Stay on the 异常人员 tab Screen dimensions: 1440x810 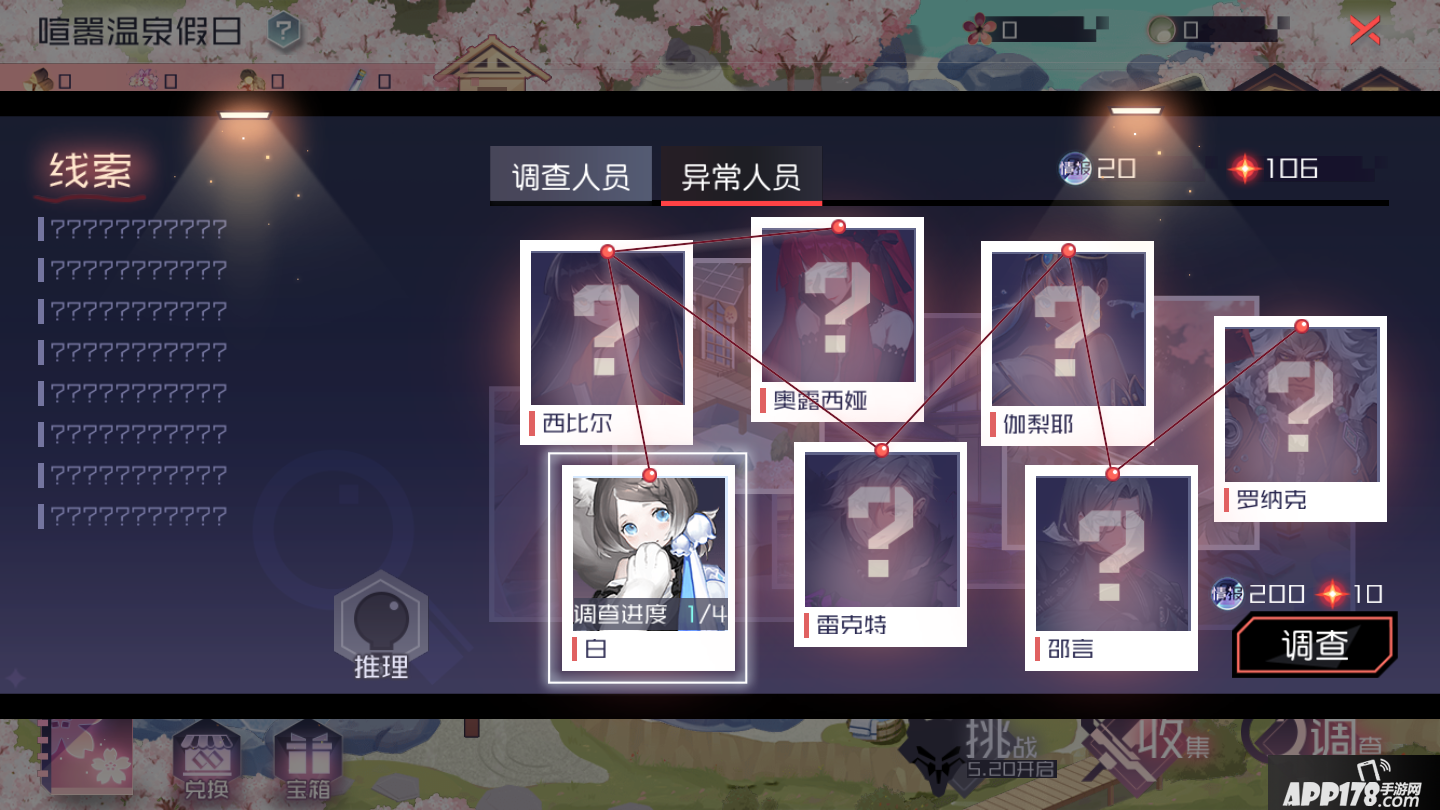(x=740, y=173)
